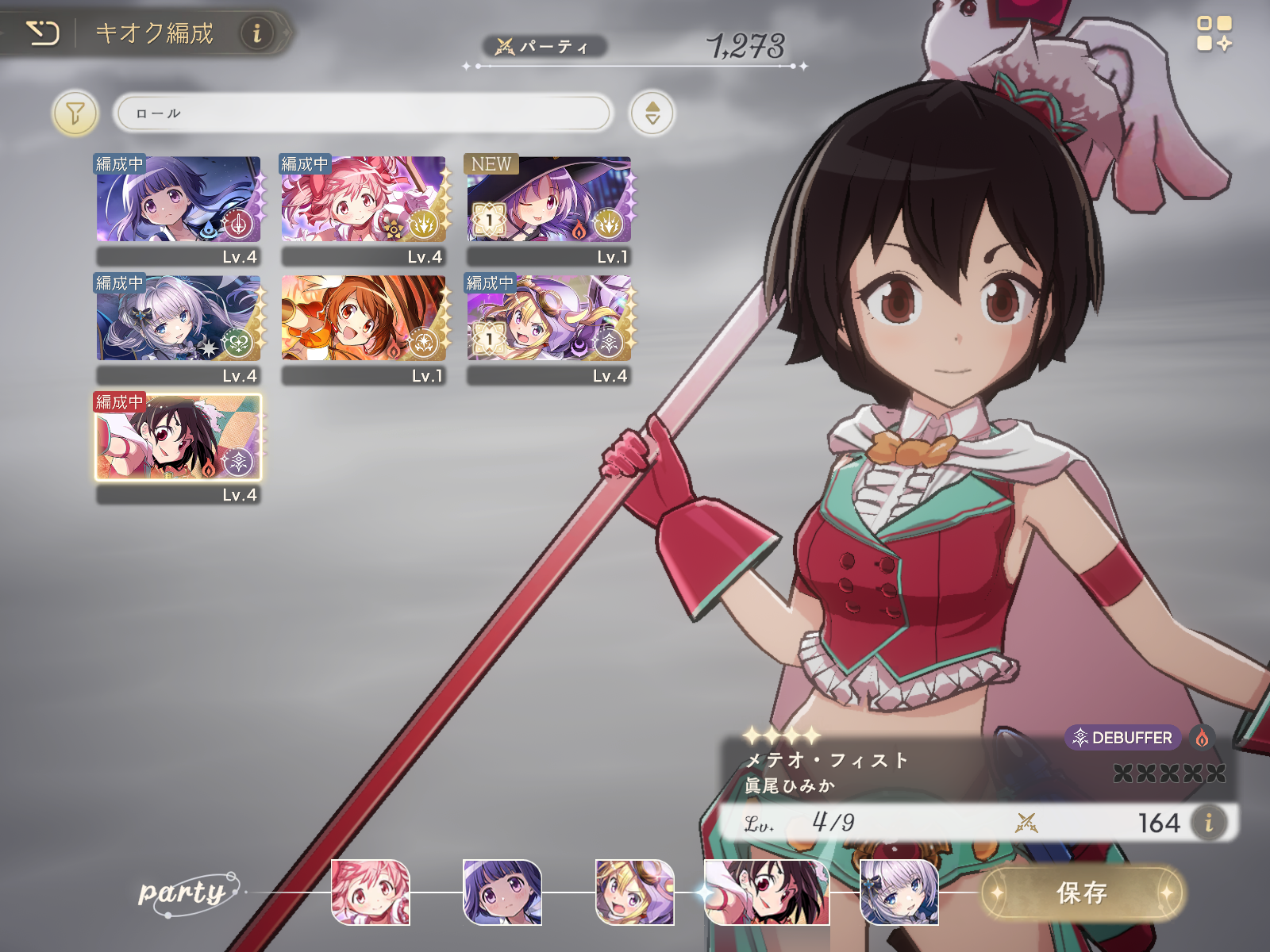
Task: Click the black-haired party slot portrait
Action: pos(767,892)
